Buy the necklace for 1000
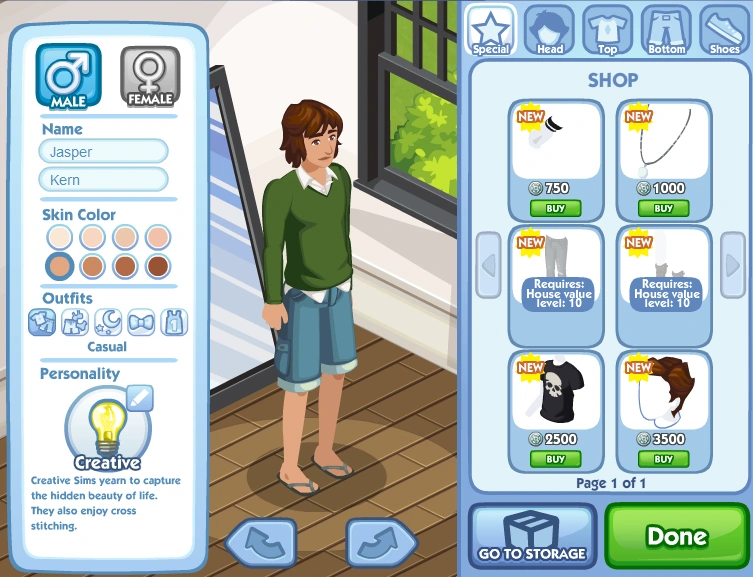Screen dimensions: 753x577 pos(663,208)
